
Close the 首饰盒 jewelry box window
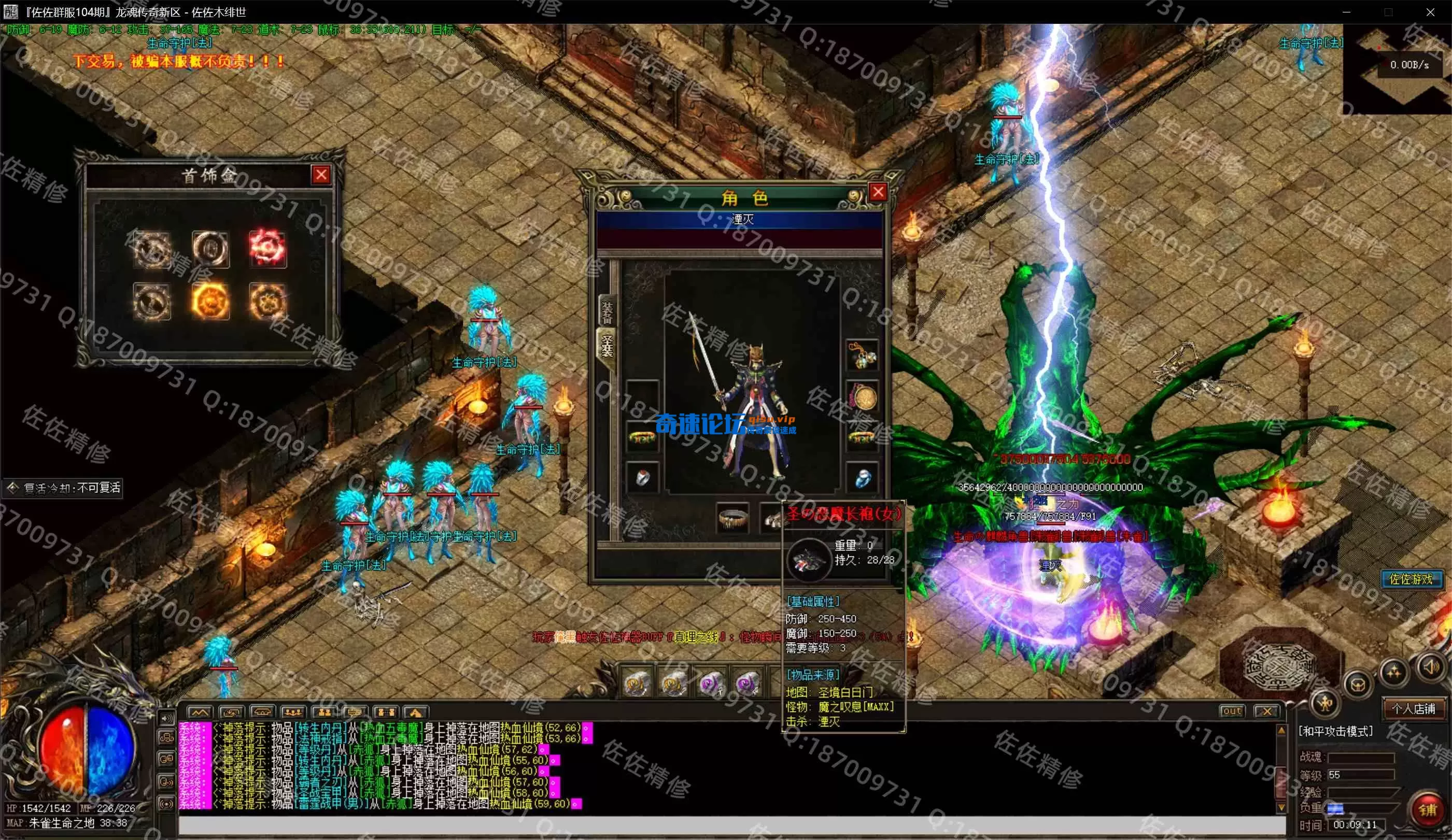321,175
